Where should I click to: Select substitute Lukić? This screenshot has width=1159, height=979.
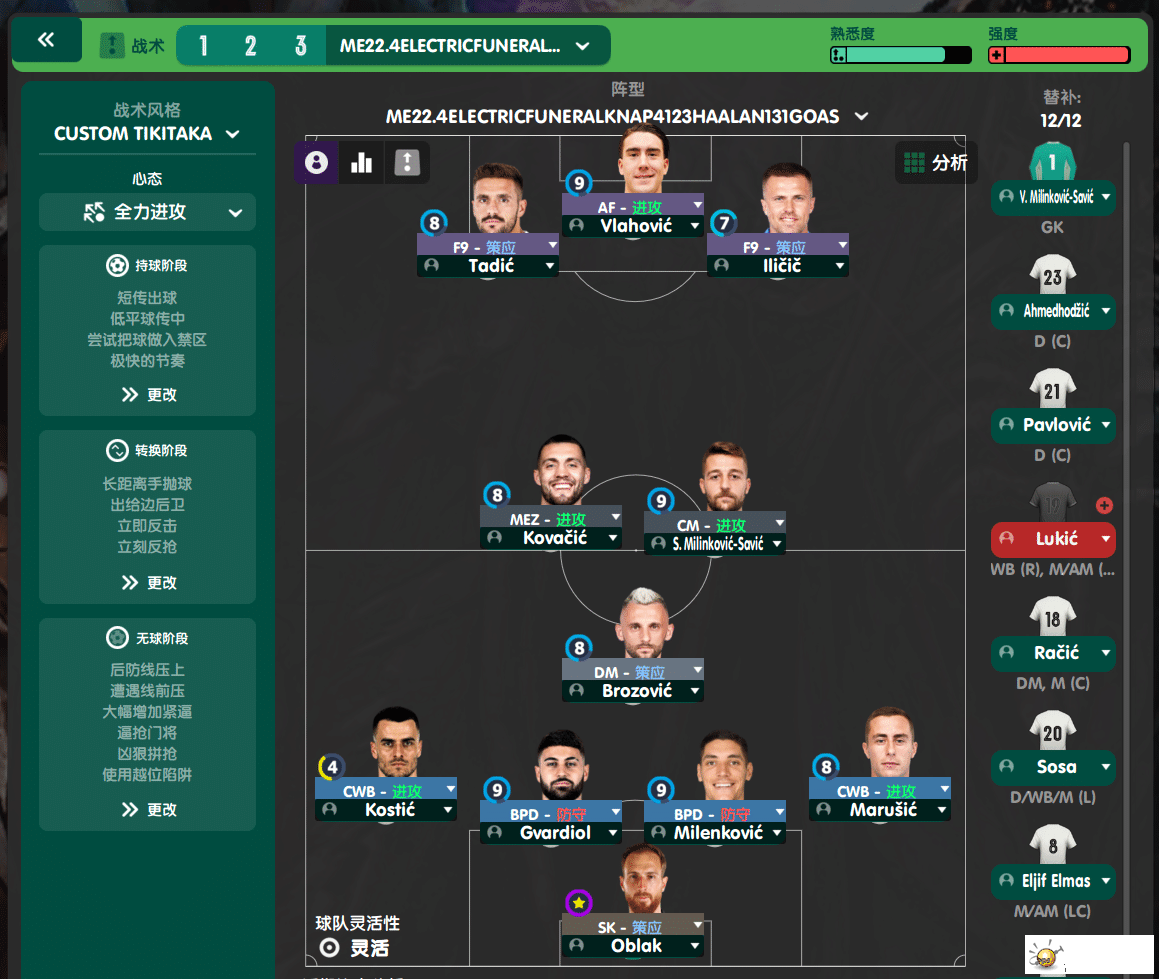[x=1053, y=539]
